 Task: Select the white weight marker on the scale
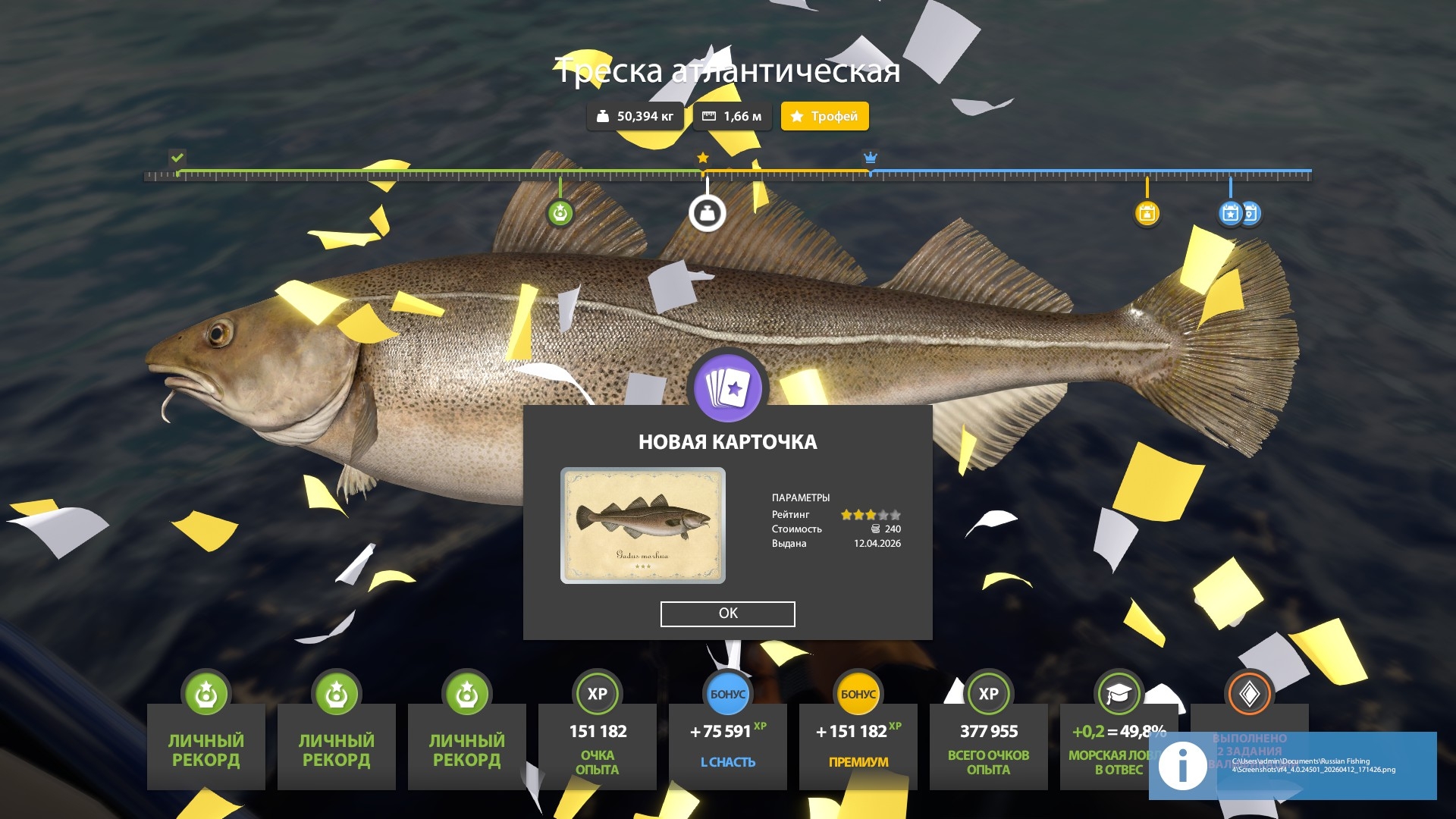(707, 214)
